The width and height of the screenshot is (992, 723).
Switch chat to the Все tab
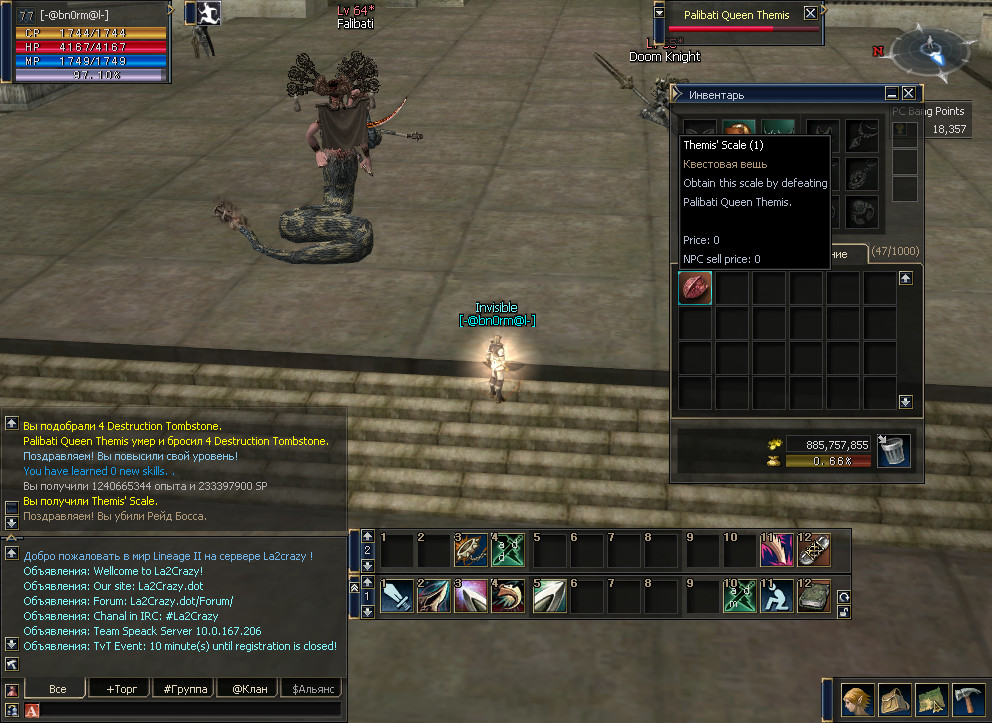[x=57, y=689]
